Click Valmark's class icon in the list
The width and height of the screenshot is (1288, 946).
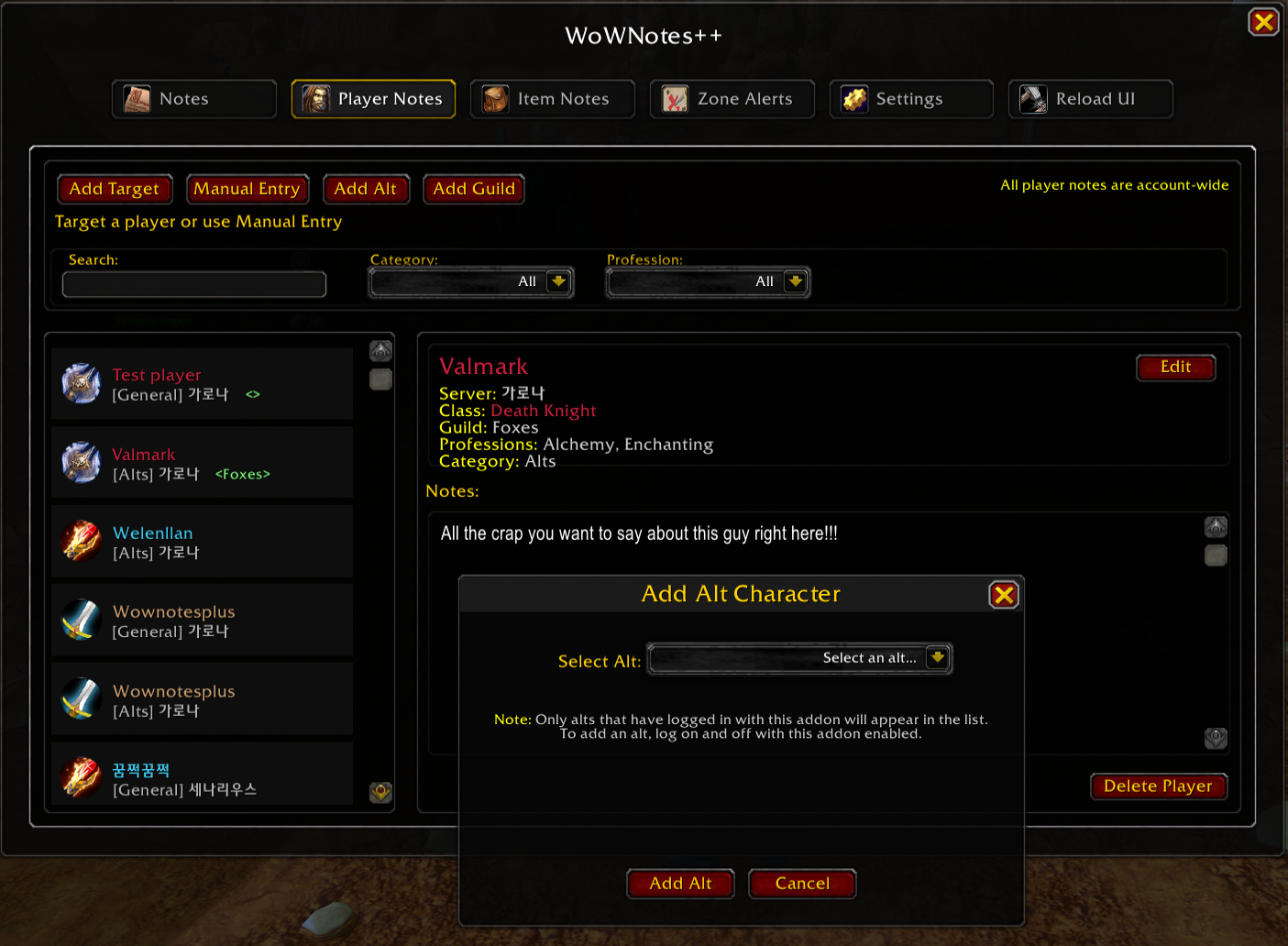[x=81, y=462]
